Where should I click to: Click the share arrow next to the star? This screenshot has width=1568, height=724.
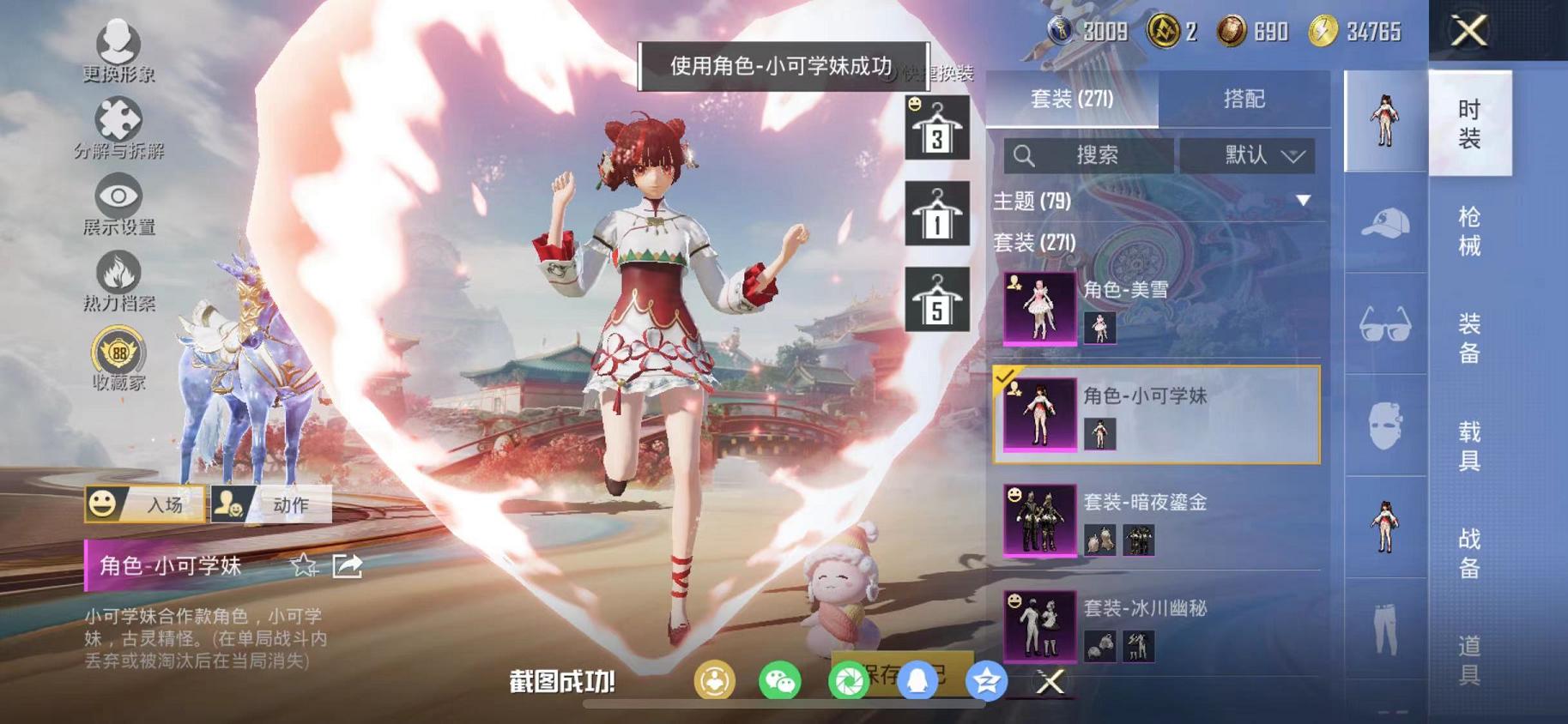tap(347, 566)
